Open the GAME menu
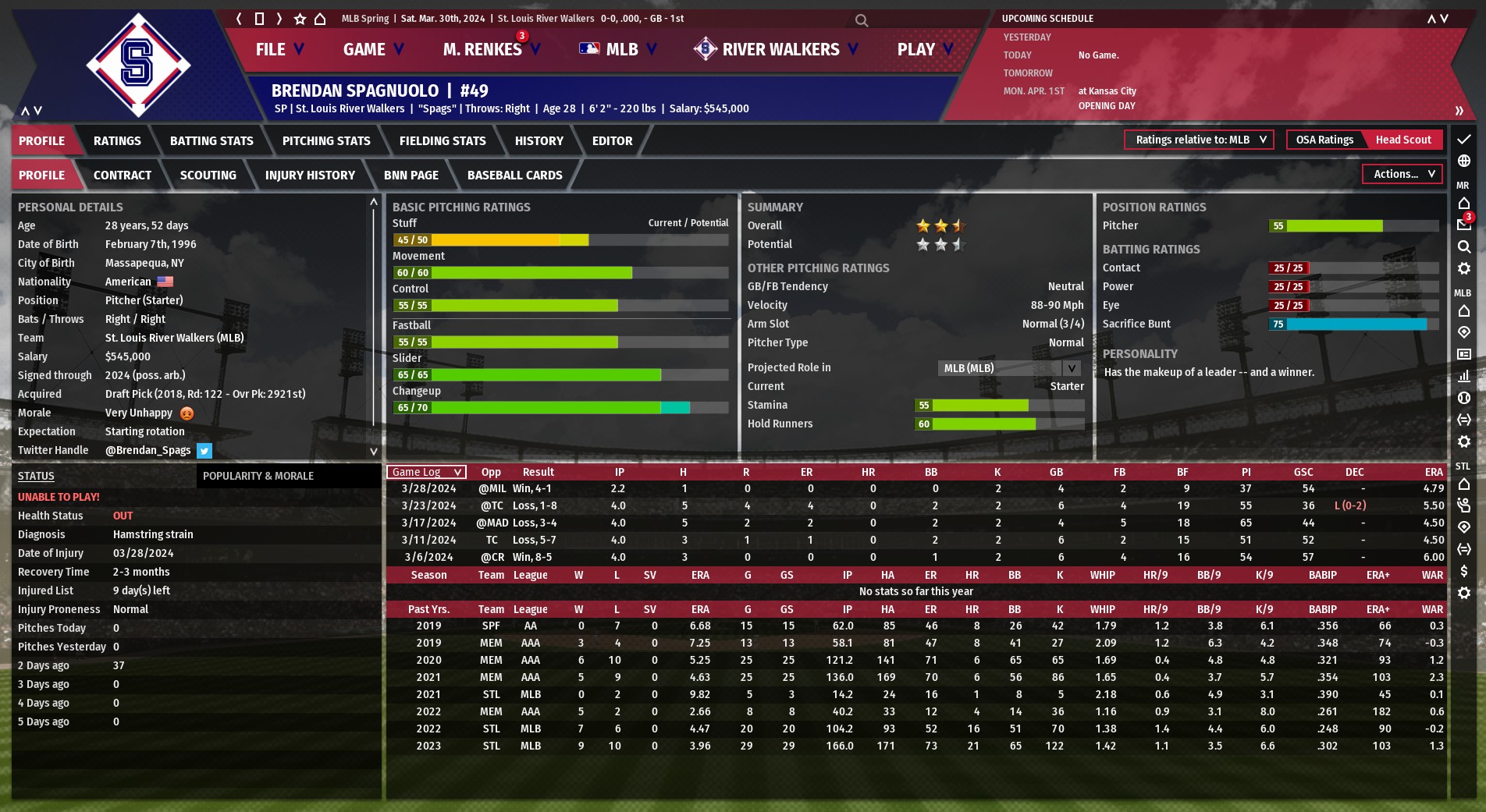This screenshot has width=1486, height=812. click(x=372, y=49)
